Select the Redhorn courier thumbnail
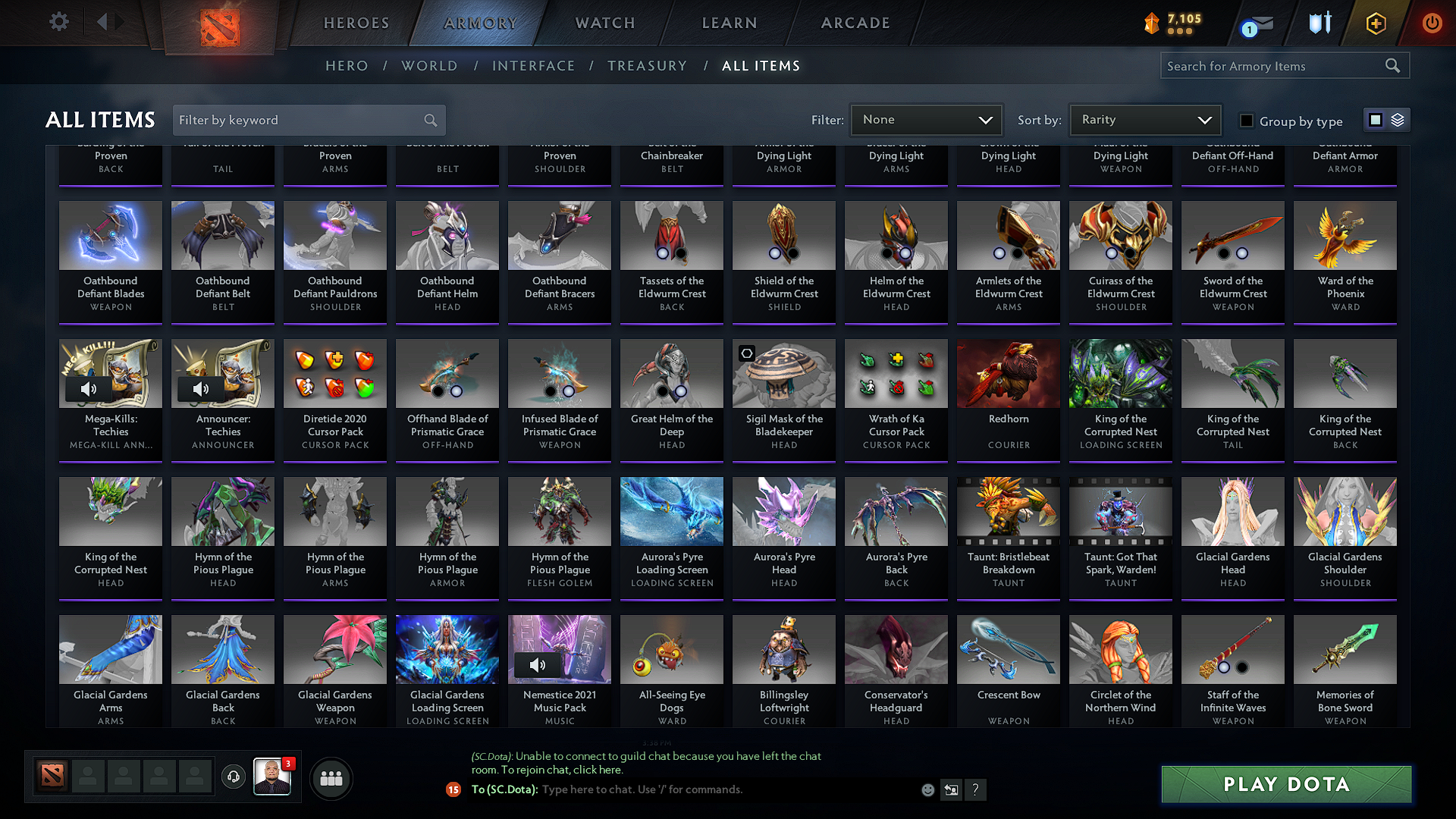Screen dimensions: 1456x819 pyautogui.click(x=1008, y=373)
